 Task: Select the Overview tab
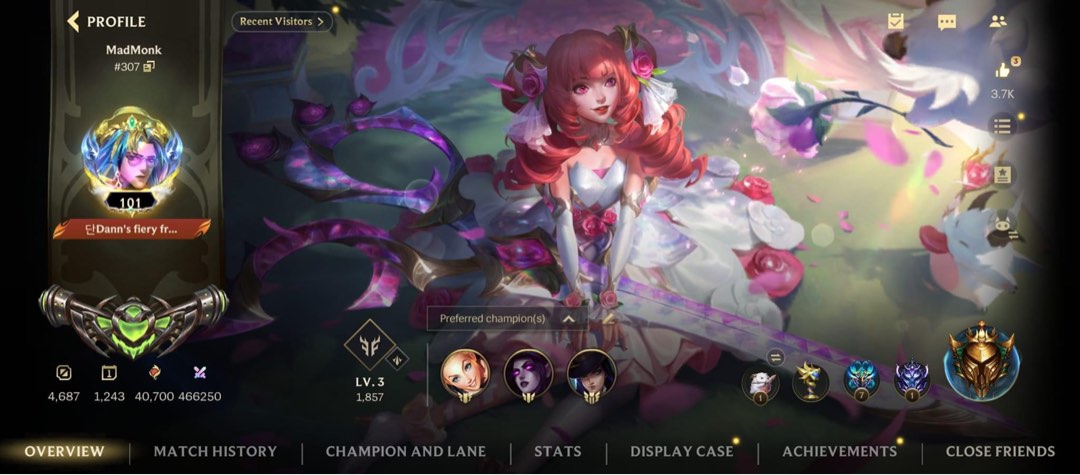[64, 452]
